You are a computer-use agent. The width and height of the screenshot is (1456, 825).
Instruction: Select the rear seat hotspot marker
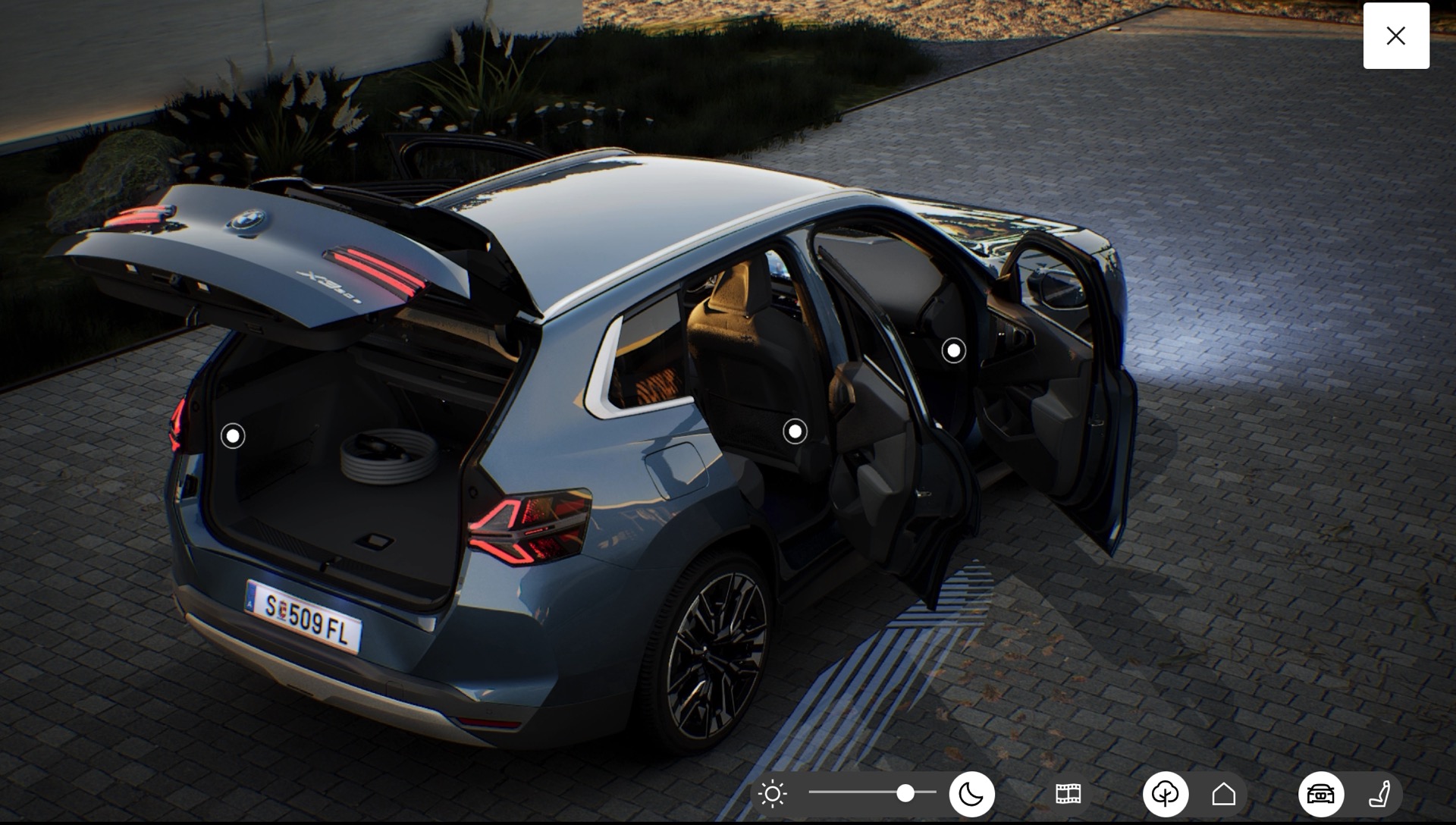click(x=795, y=431)
